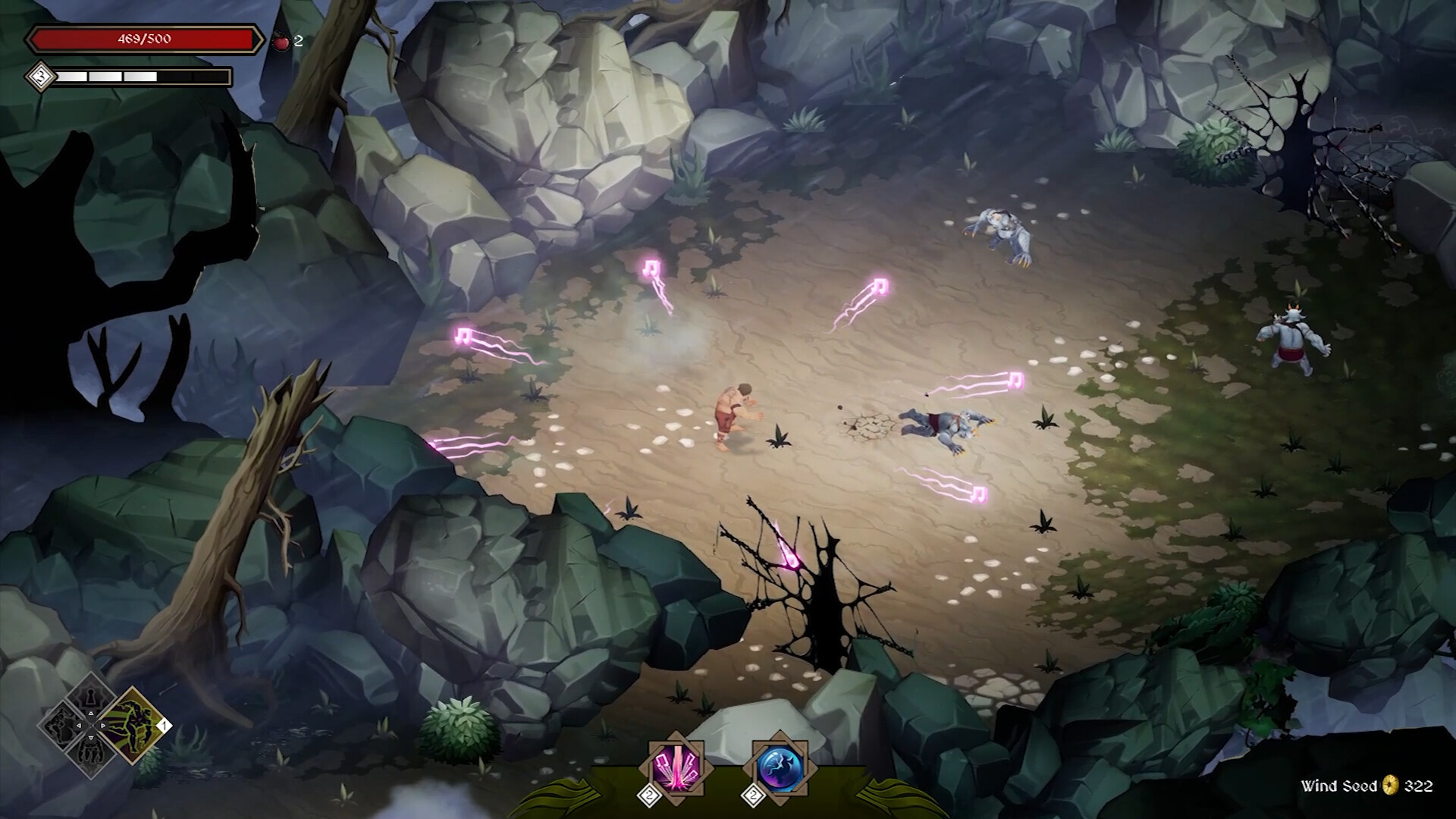Click the apple count number 2
Viewport: 1456px width, 819px height.
click(297, 42)
